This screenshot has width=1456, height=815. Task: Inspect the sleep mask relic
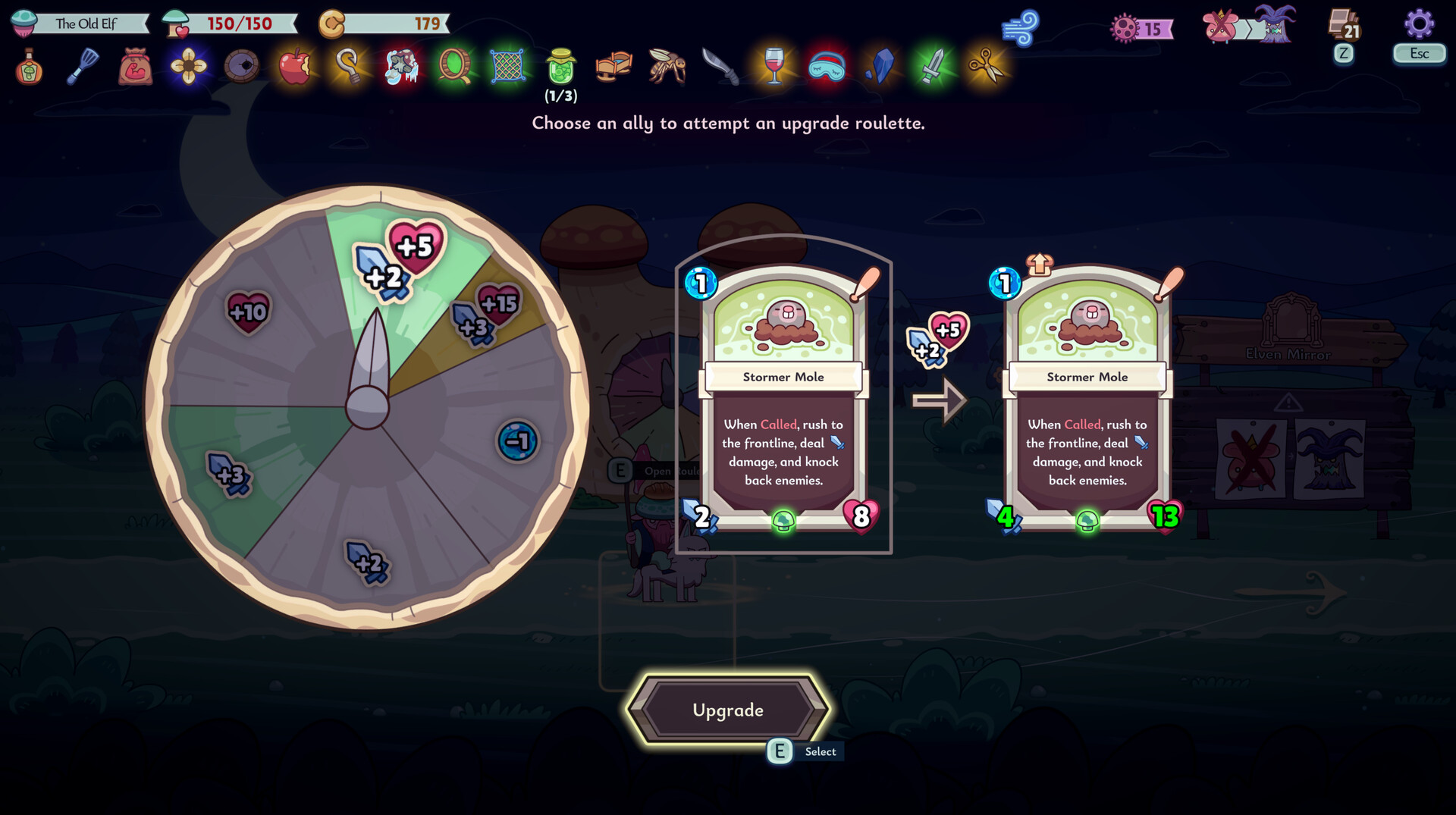(827, 67)
